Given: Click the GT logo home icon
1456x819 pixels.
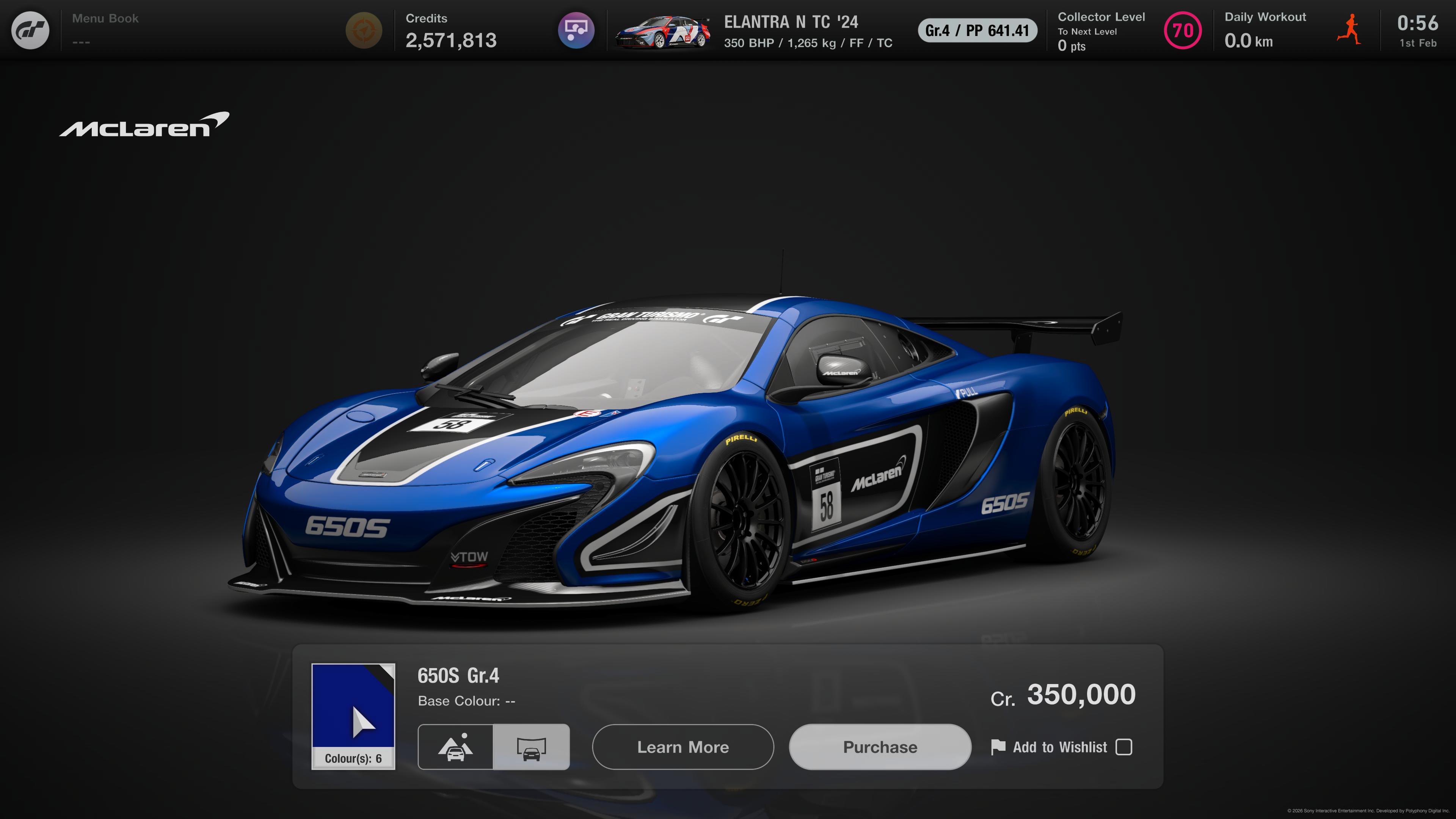Looking at the screenshot, I should click(x=30, y=30).
